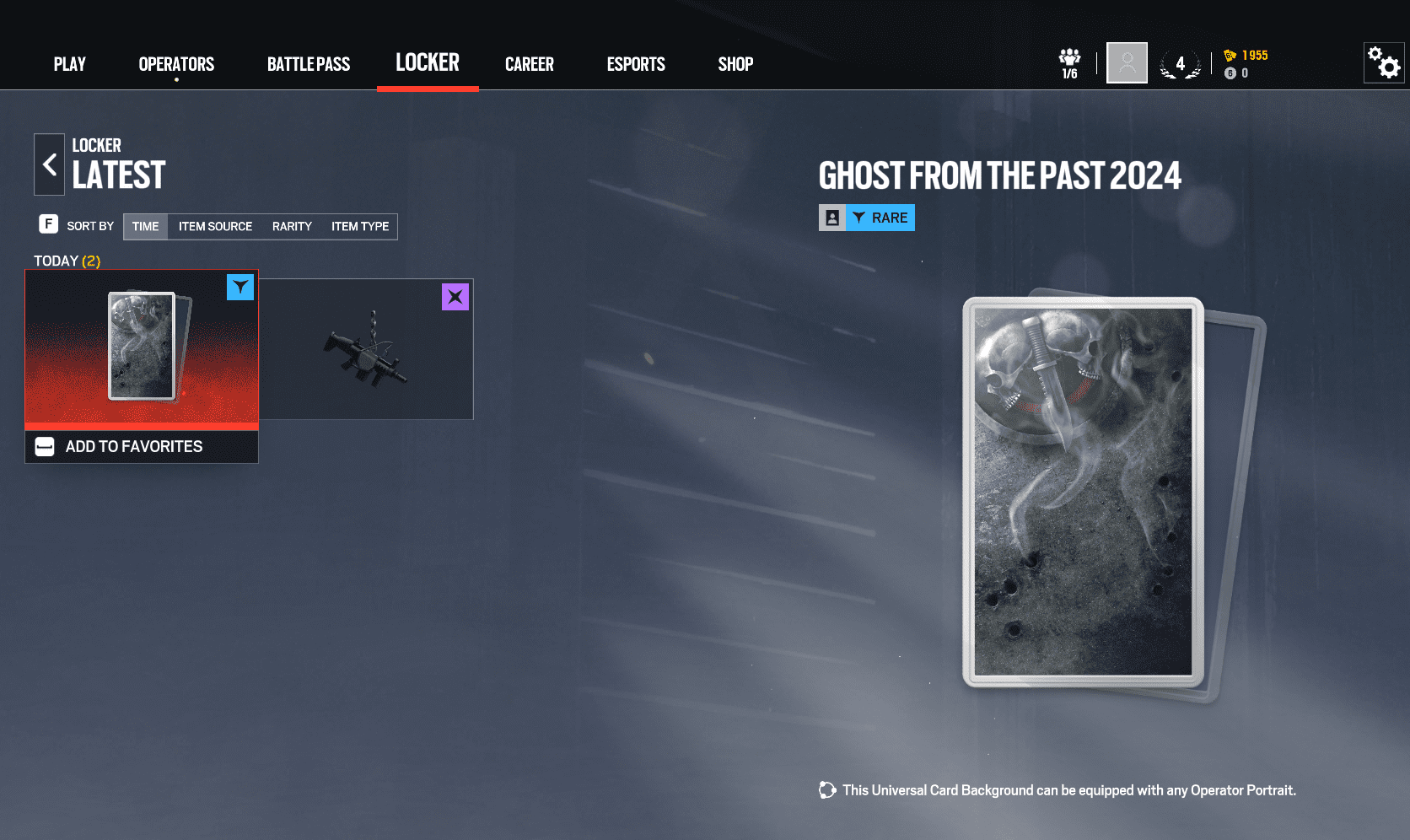Image resolution: width=1410 pixels, height=840 pixels.
Task: Go back from the Latest locker view
Action: point(49,164)
